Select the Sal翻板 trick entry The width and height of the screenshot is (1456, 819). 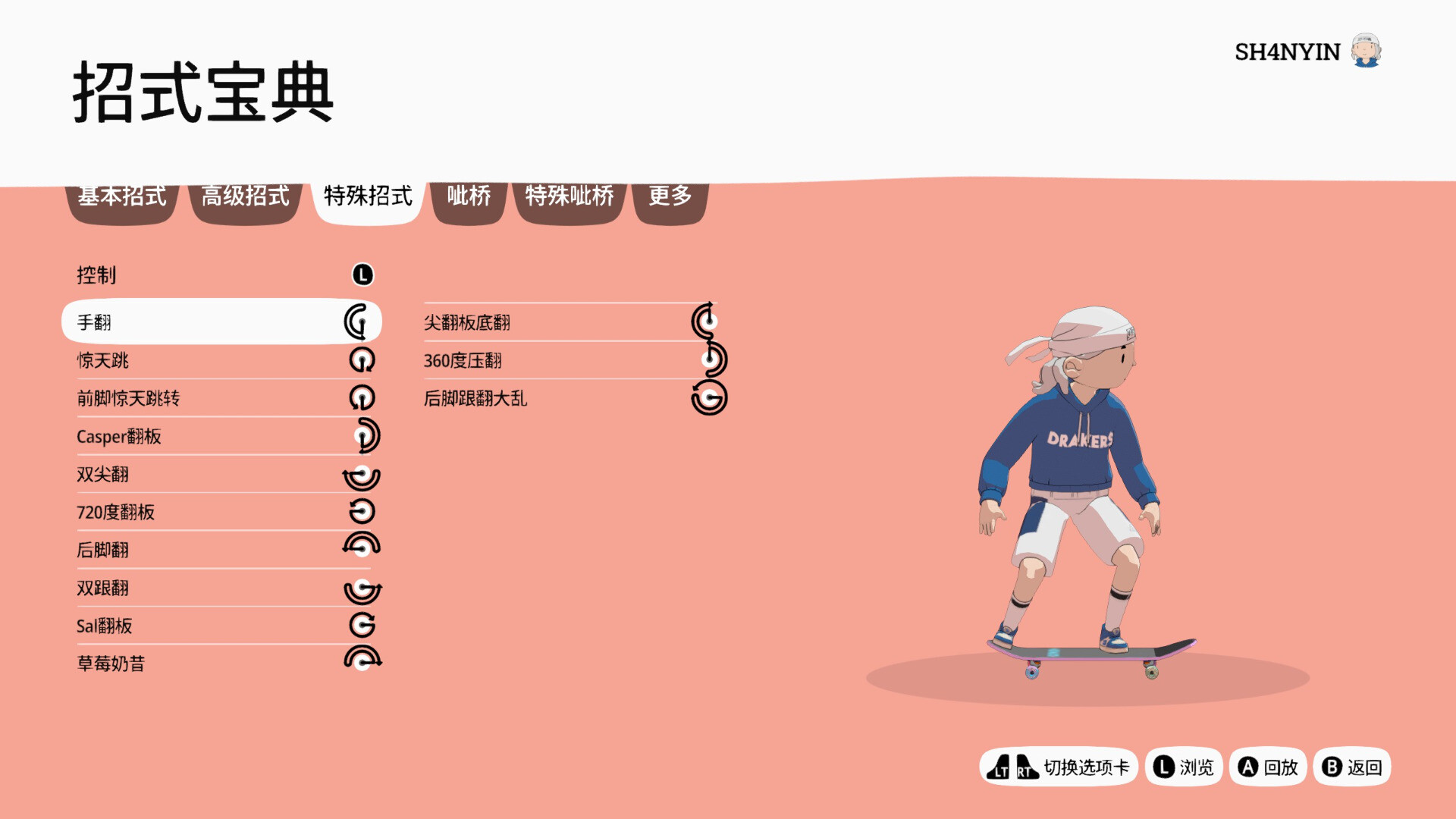(221, 626)
